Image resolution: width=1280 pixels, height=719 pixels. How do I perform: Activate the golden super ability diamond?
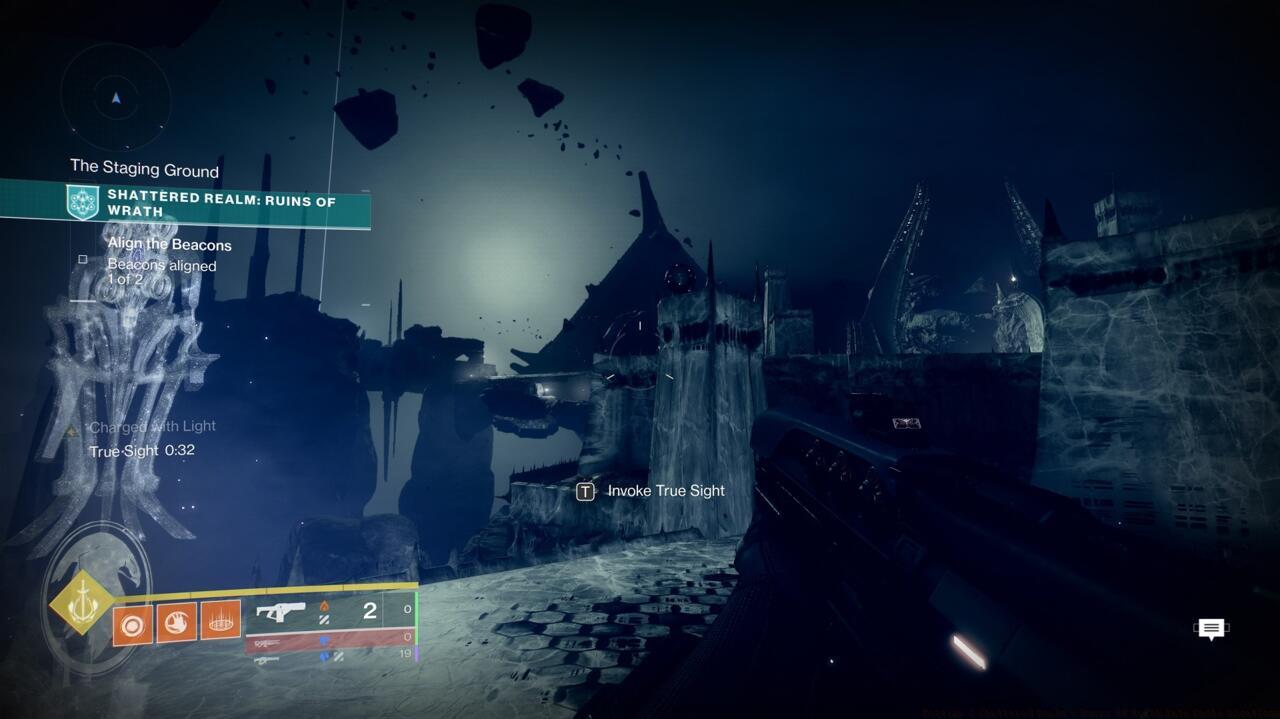click(83, 602)
